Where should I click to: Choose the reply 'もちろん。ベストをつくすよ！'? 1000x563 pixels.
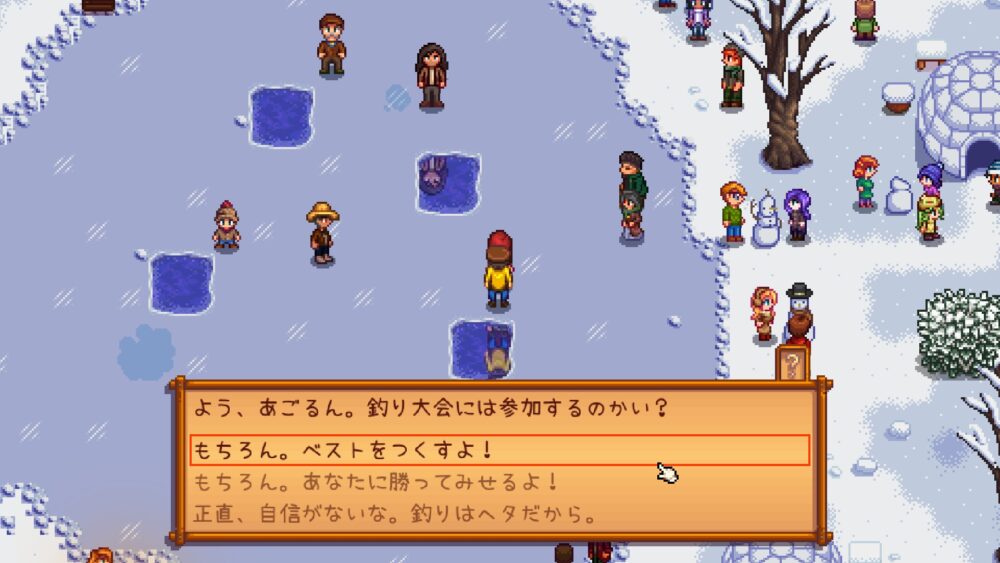(x=498, y=450)
